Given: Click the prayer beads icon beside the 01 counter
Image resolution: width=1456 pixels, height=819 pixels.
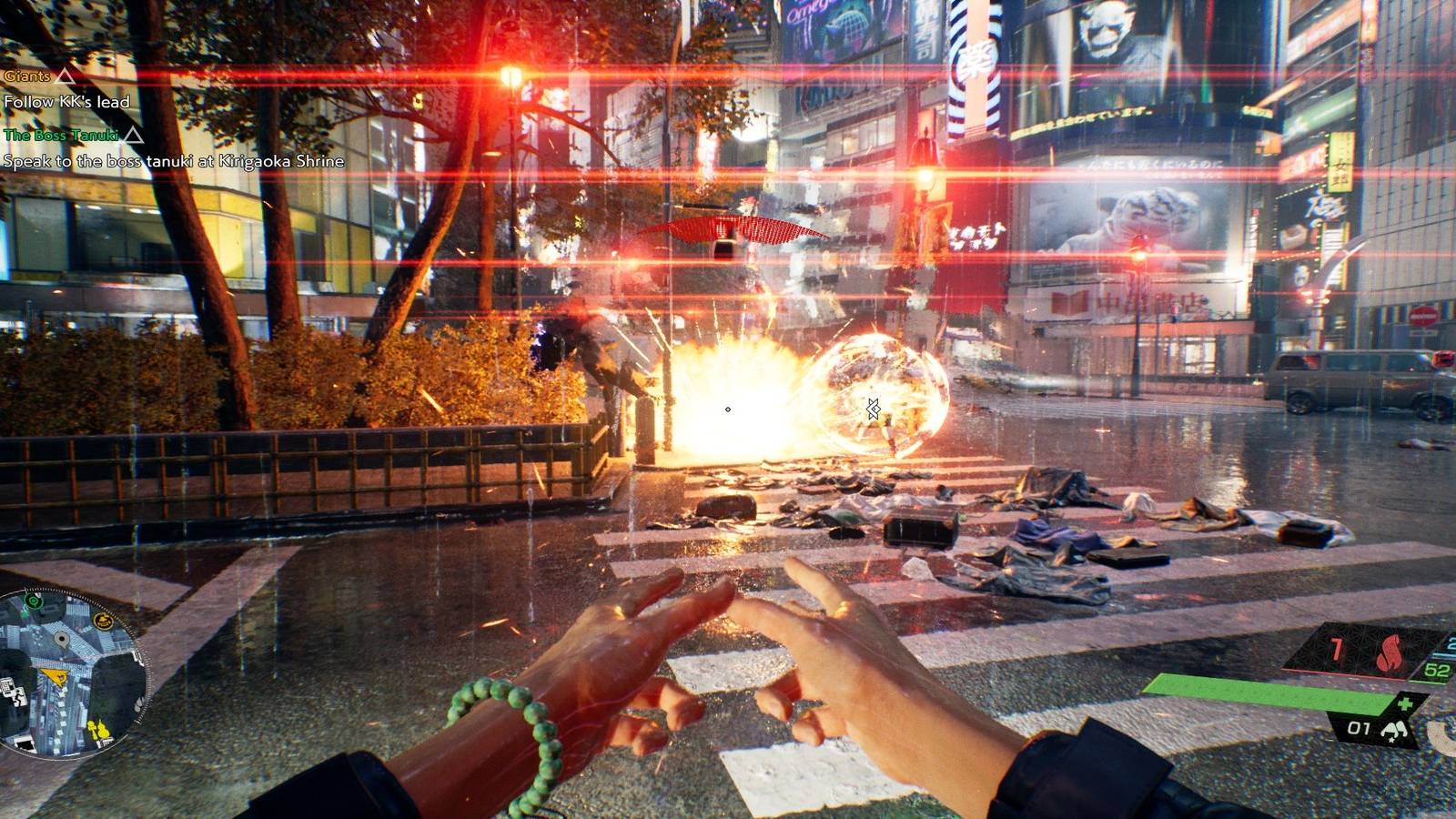Looking at the screenshot, I should pos(1394,731).
